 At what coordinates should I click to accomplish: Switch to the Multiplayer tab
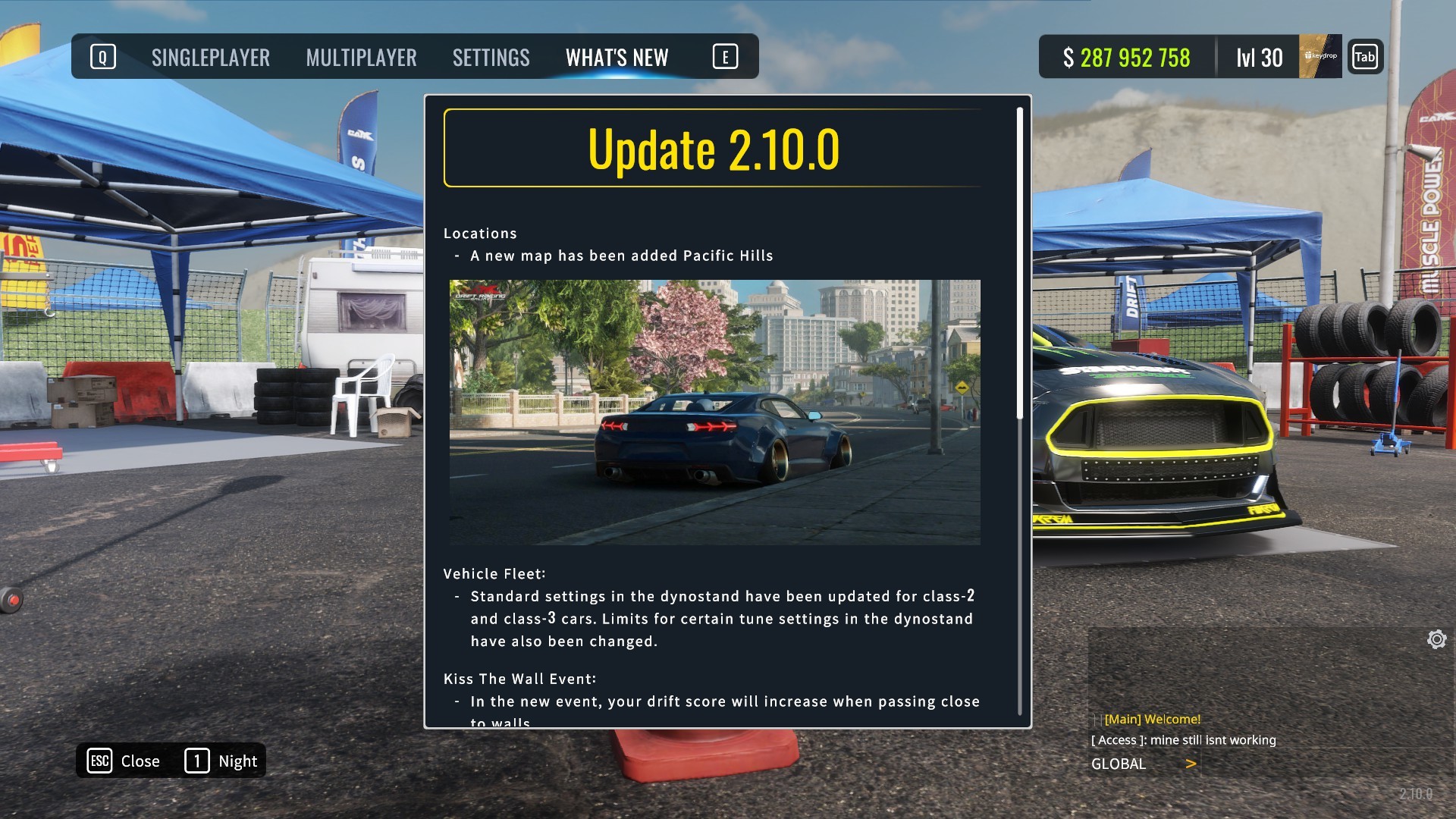361,58
